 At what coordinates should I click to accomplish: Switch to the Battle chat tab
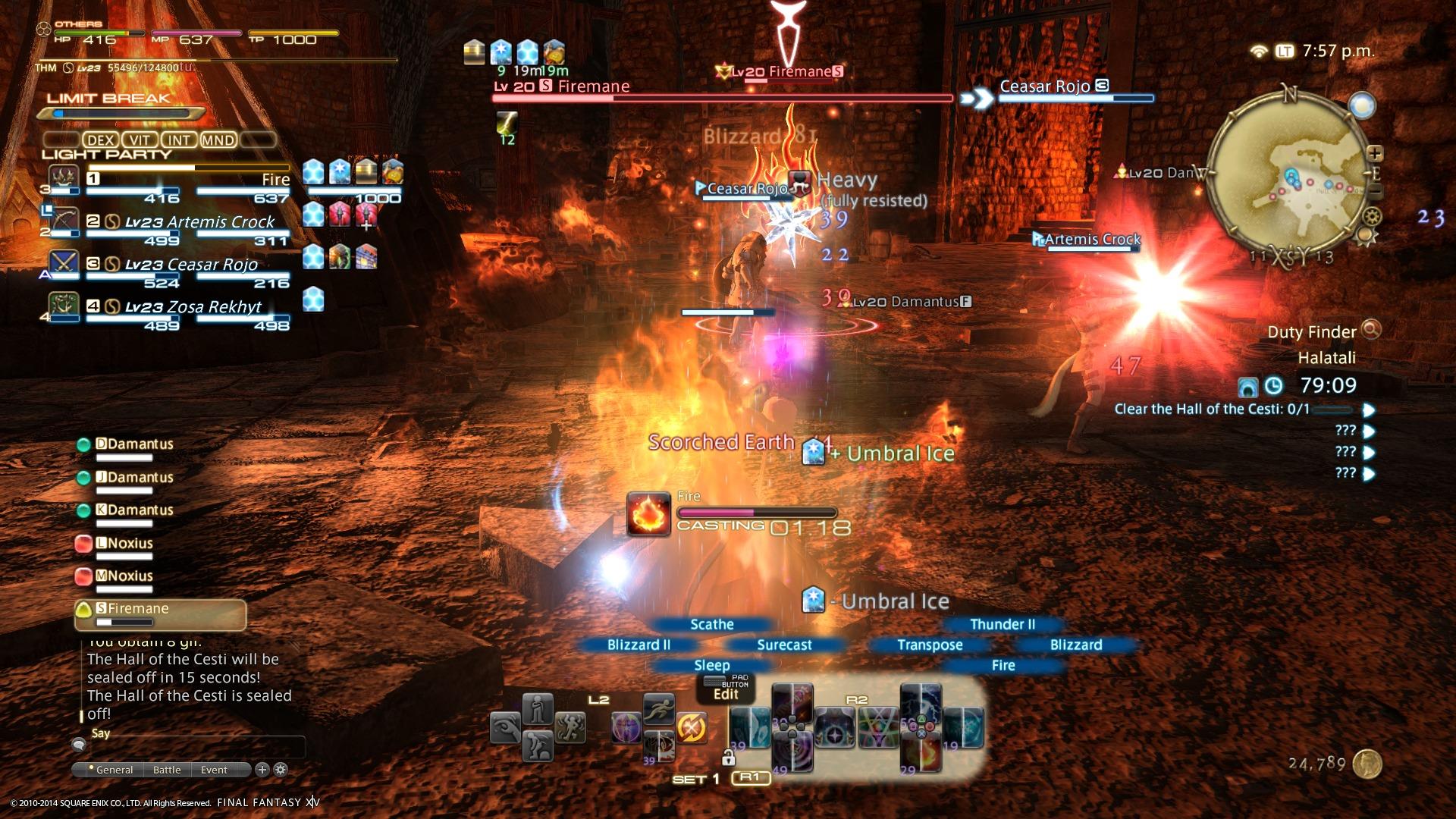point(167,770)
